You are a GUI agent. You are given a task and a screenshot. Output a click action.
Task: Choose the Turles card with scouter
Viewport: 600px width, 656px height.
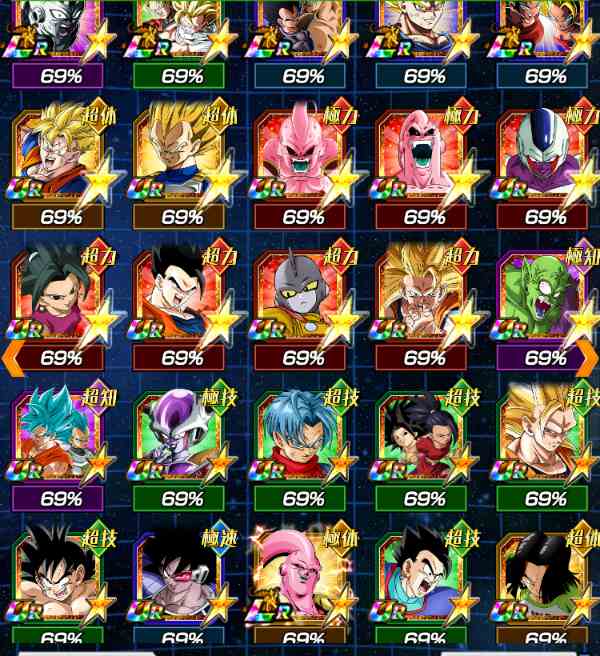[x=182, y=580]
